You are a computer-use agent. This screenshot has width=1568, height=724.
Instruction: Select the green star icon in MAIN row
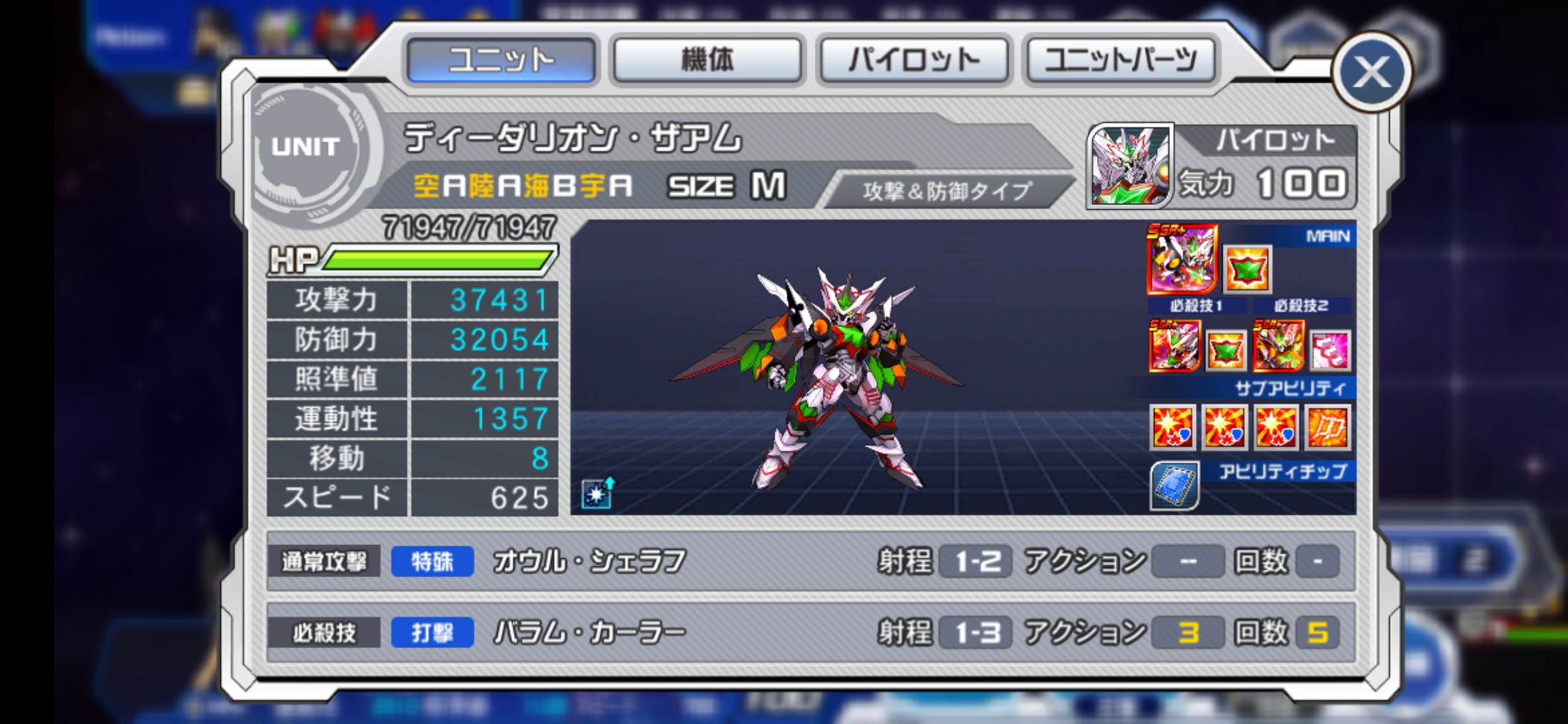1247,269
